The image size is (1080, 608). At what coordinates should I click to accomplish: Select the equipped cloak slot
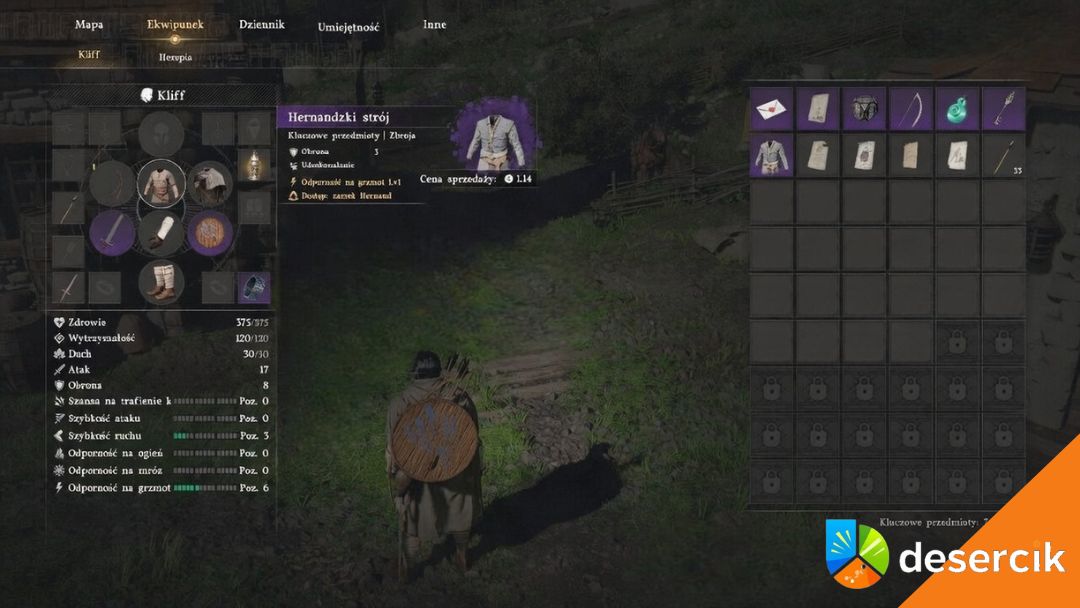[x=210, y=183]
